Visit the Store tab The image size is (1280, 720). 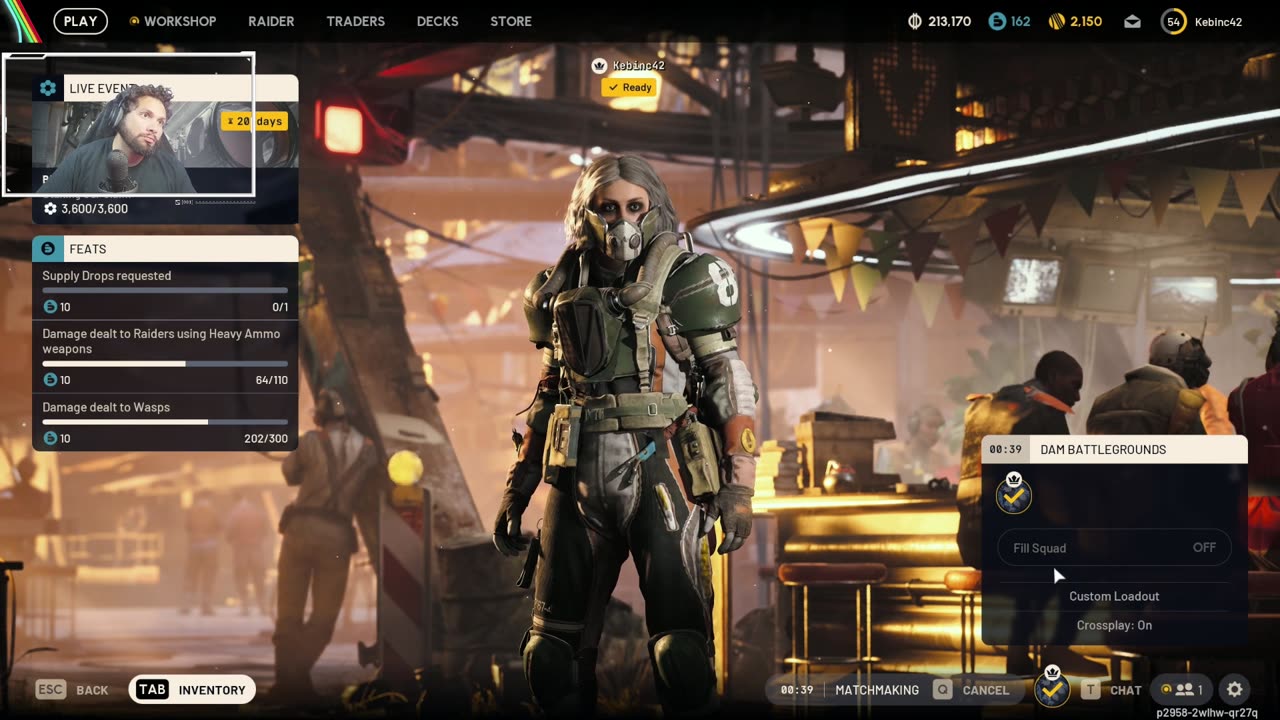click(511, 21)
